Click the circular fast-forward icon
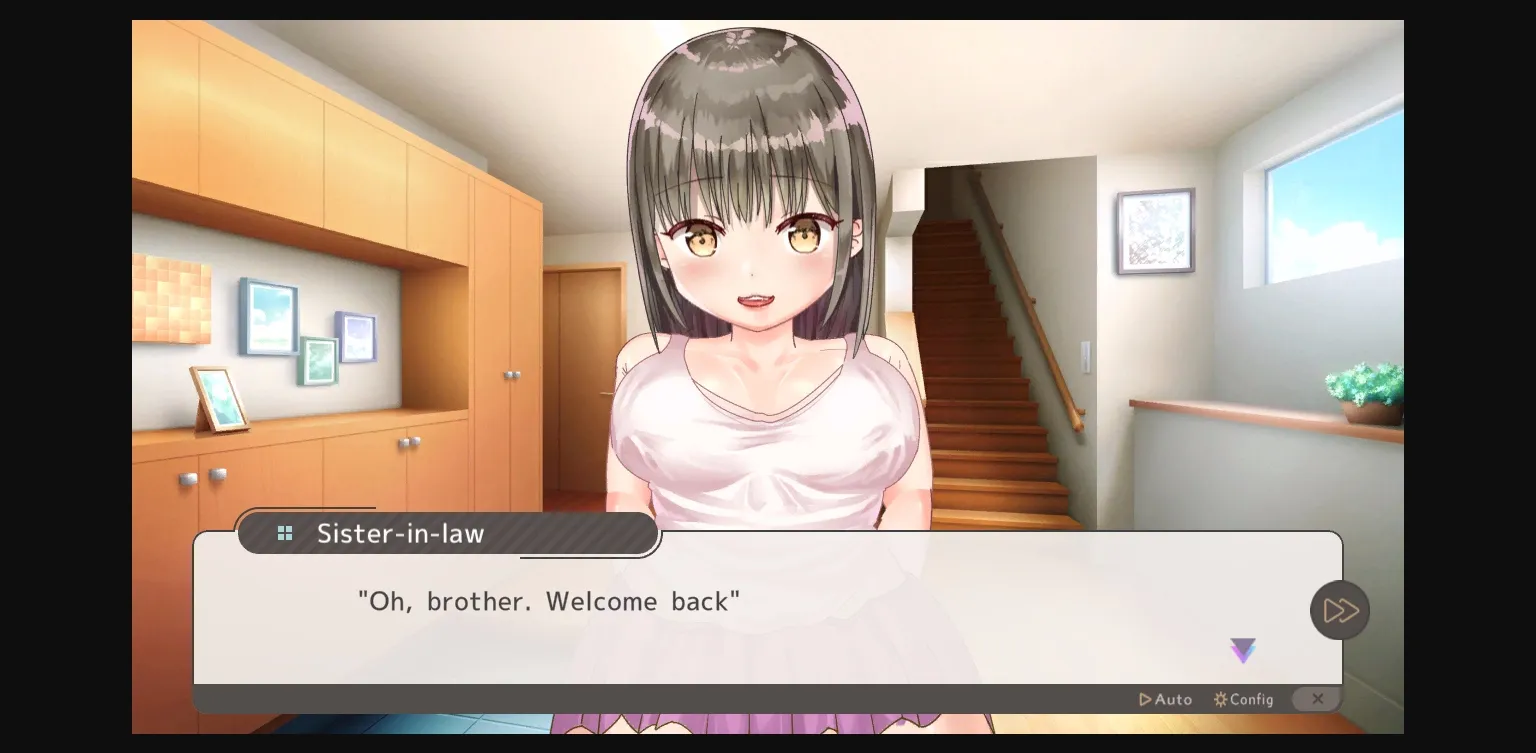The width and height of the screenshot is (1536, 753). pos(1340,610)
